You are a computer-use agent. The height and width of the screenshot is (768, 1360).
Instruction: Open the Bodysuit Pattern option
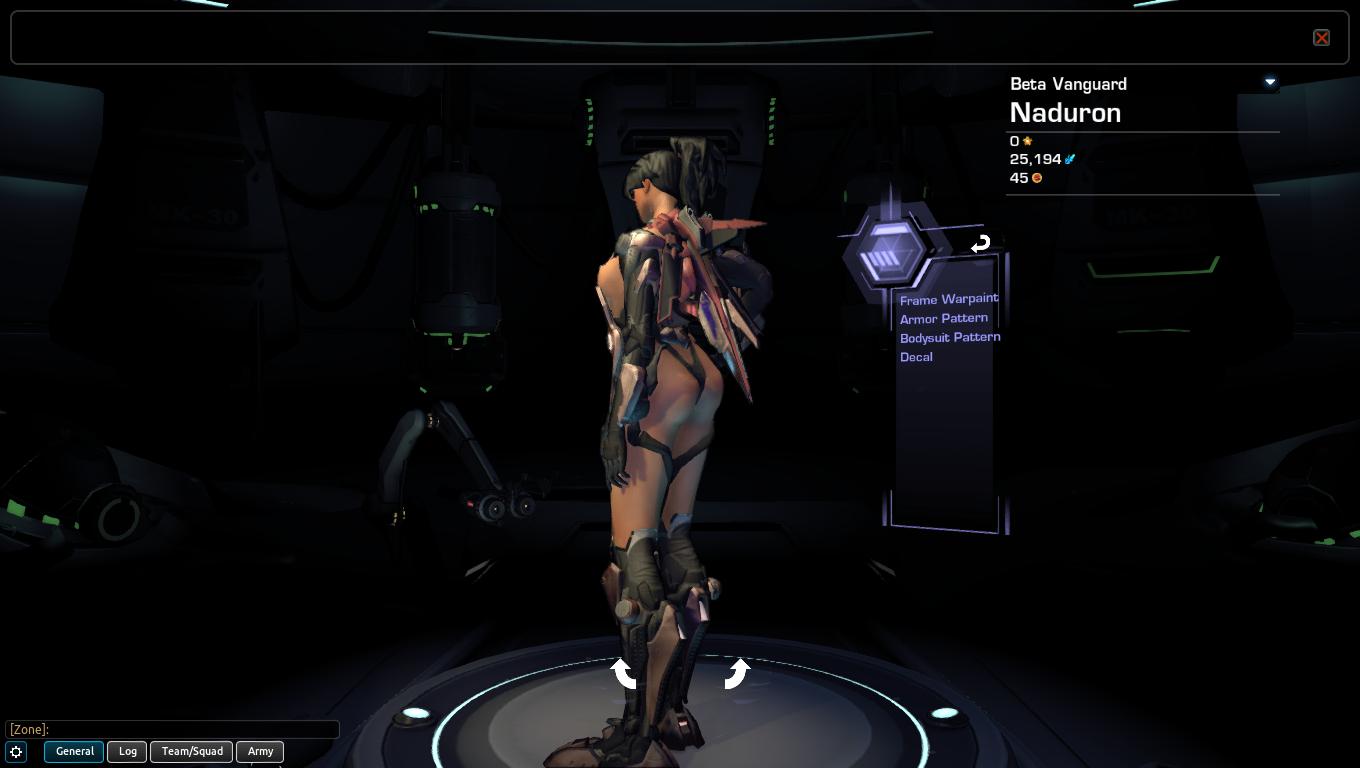pos(949,337)
